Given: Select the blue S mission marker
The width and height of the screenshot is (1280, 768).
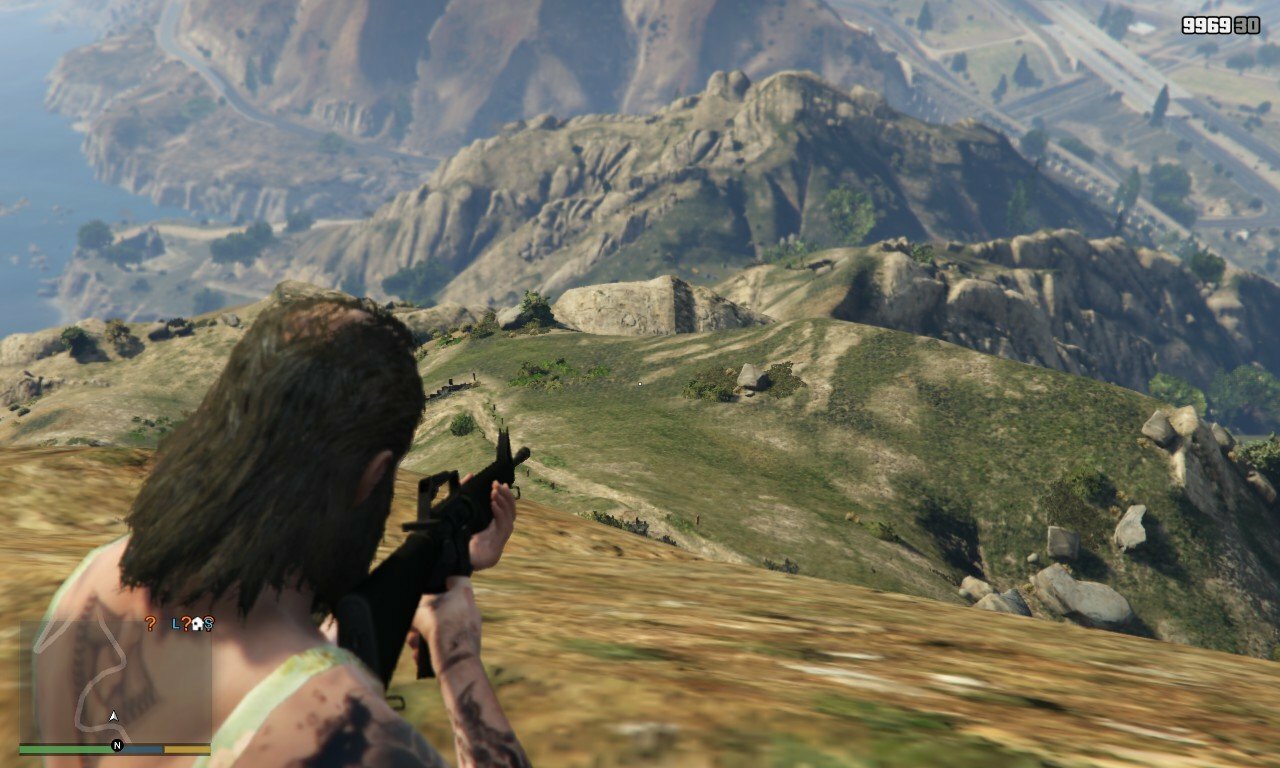Looking at the screenshot, I should [x=207, y=623].
